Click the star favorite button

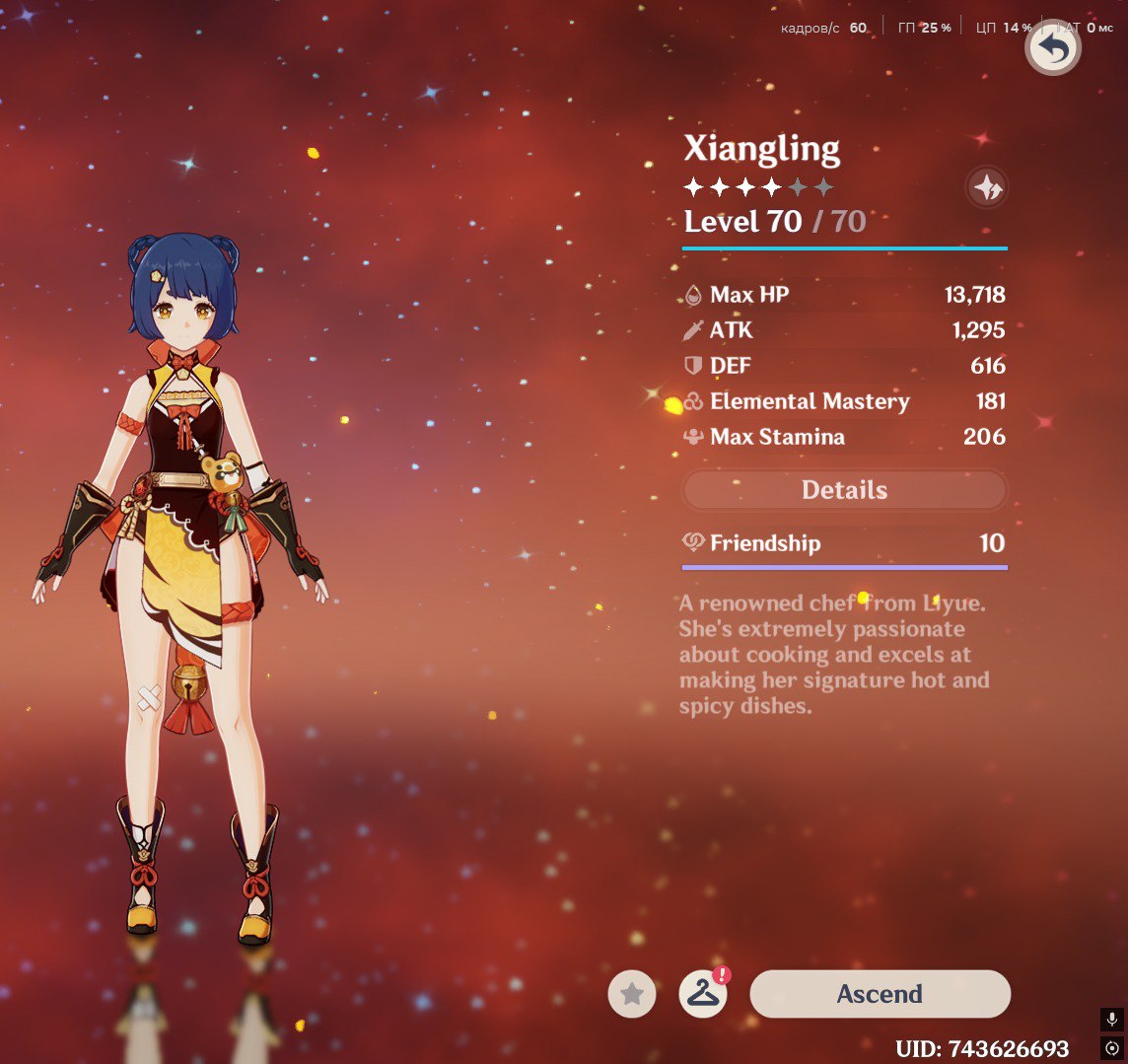(632, 994)
